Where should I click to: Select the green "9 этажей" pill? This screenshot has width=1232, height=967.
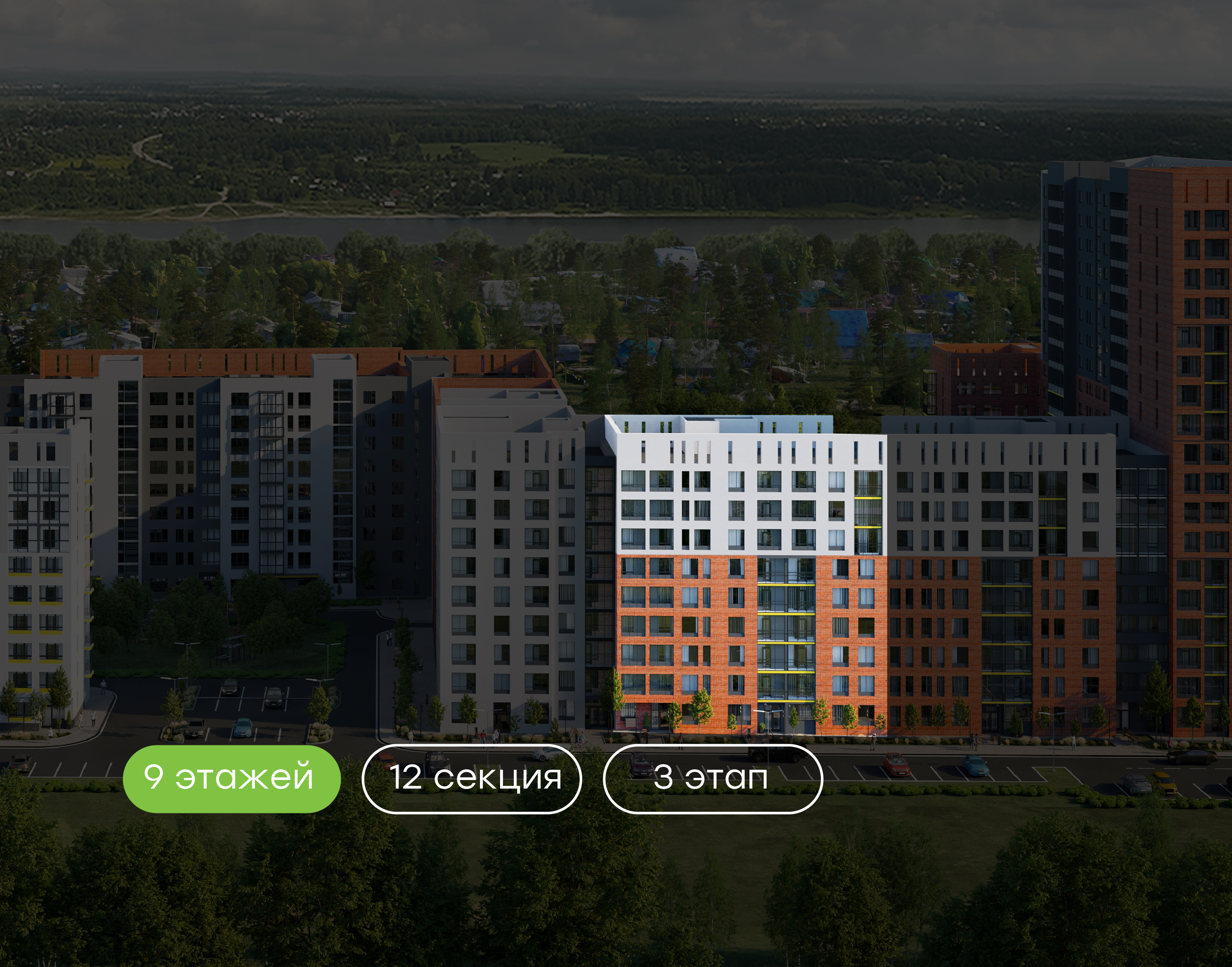tap(231, 778)
